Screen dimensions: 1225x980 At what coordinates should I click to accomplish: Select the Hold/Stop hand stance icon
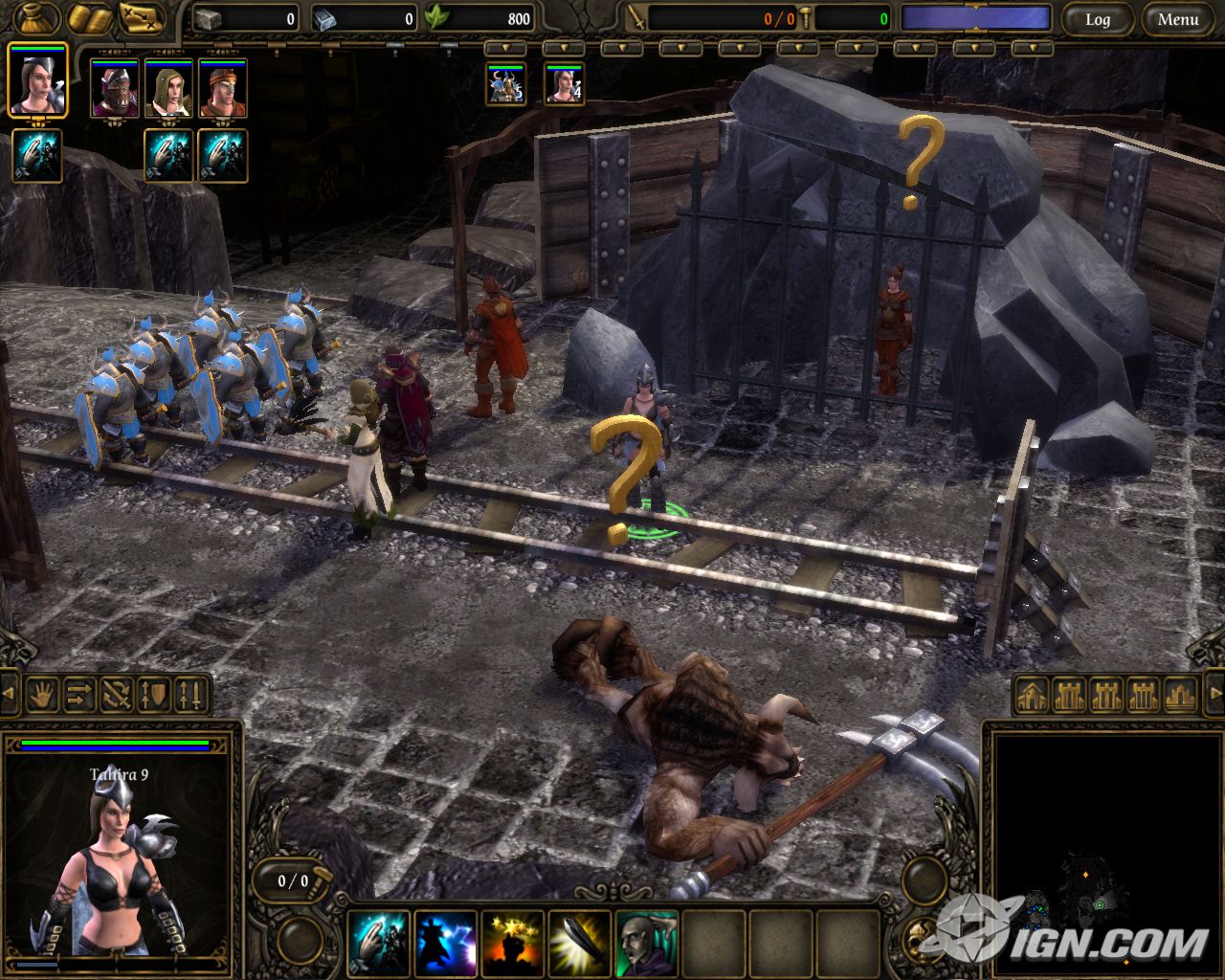(43, 695)
